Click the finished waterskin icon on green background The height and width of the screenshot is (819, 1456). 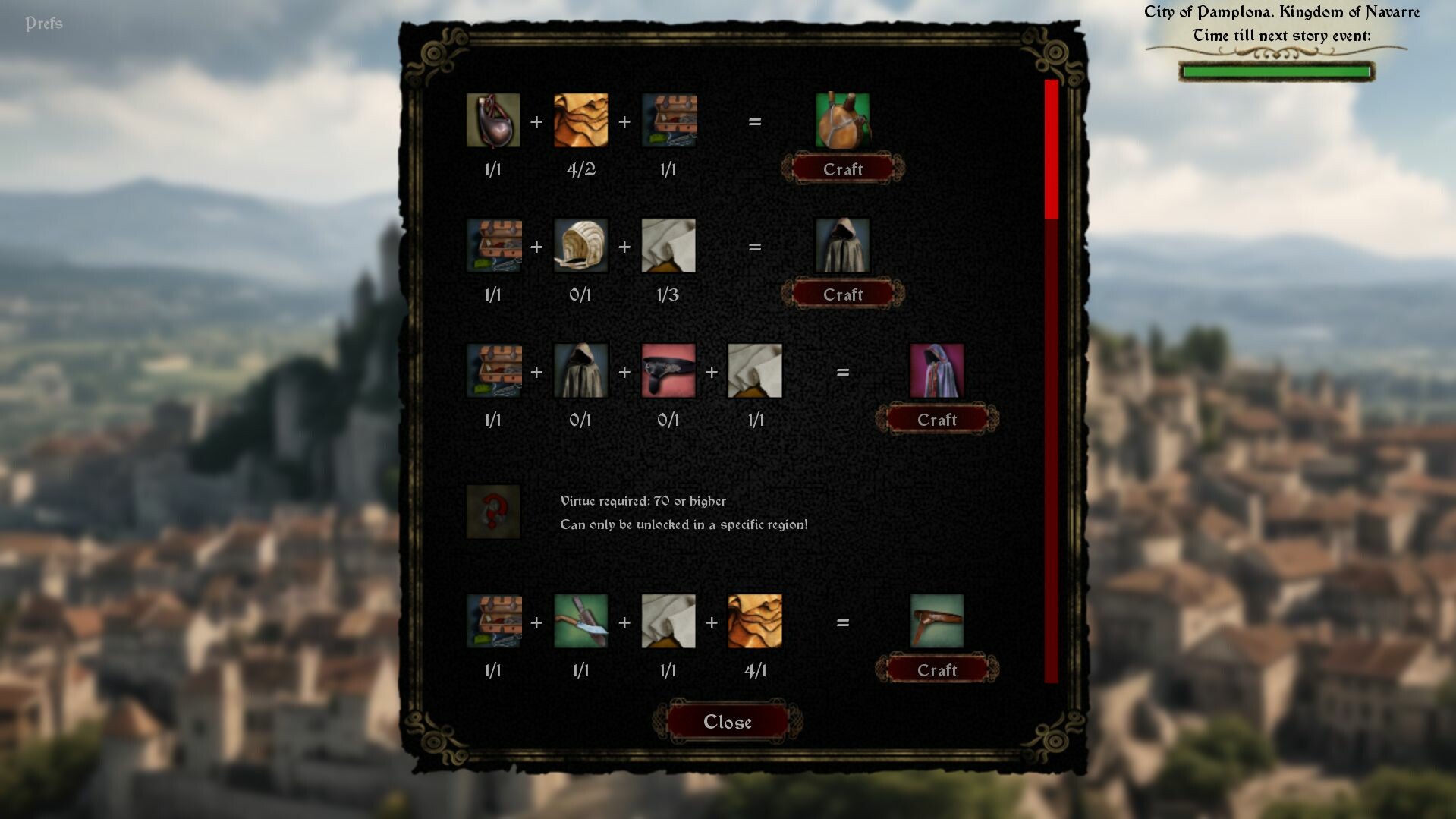[x=844, y=121]
